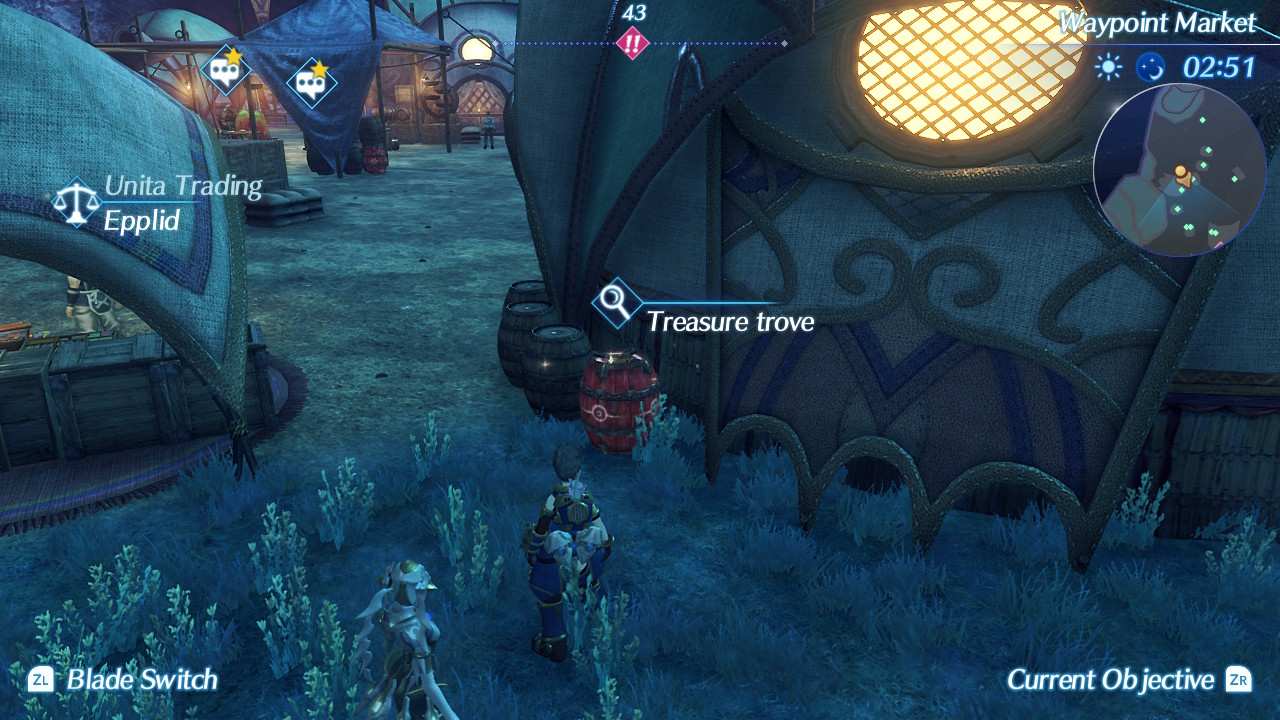Select the Waypoint Market area title
The width and height of the screenshot is (1280, 720).
pos(1158,22)
